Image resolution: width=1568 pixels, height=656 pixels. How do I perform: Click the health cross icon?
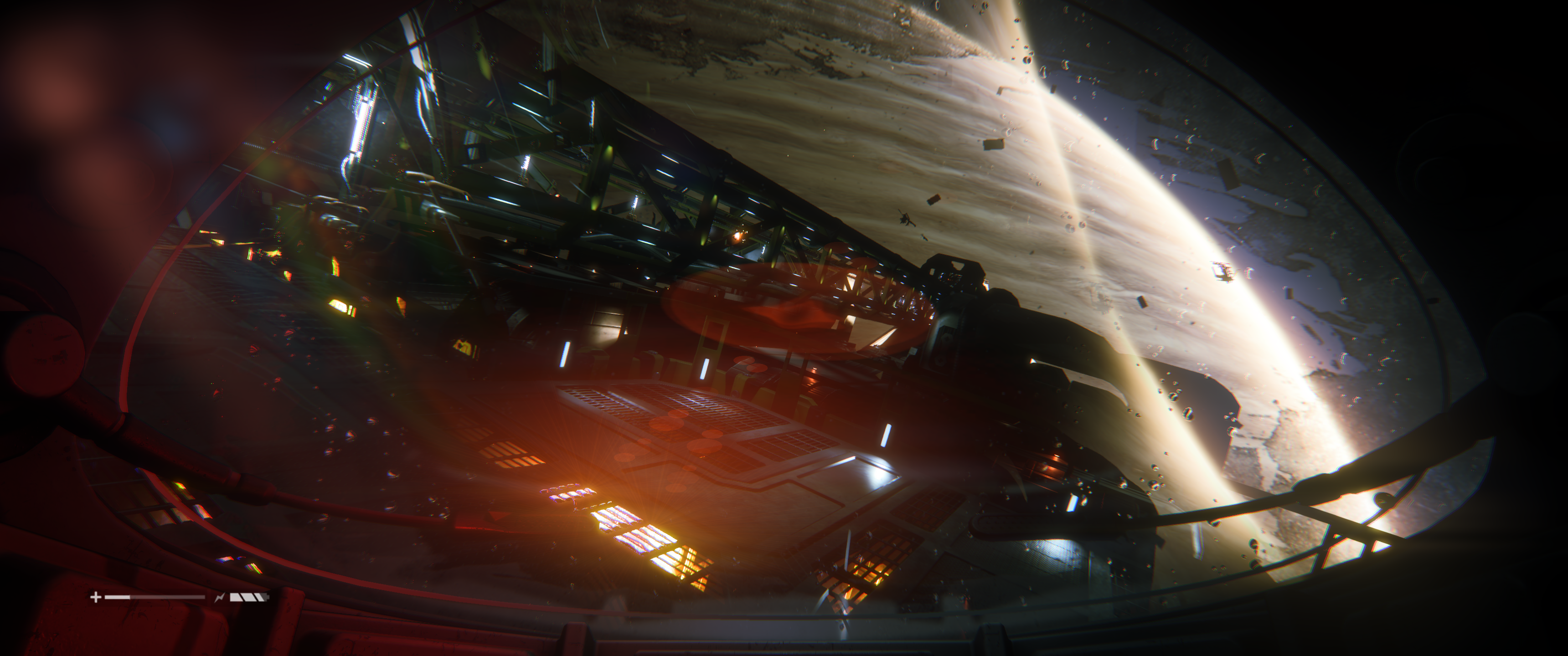(96, 597)
